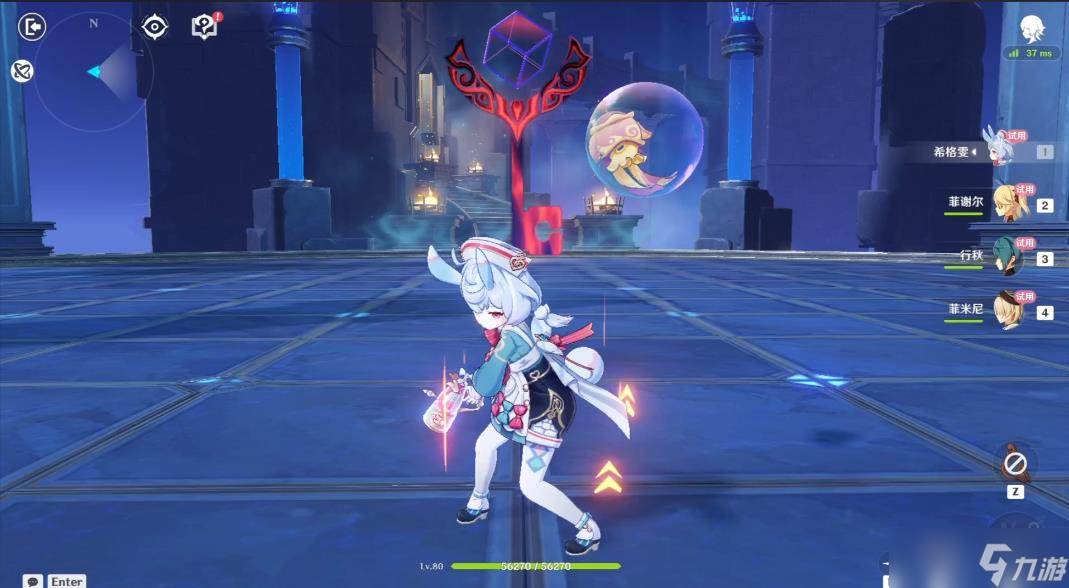Click the small round icon beside minimap
The image size is (1069, 588).
coord(21,71)
